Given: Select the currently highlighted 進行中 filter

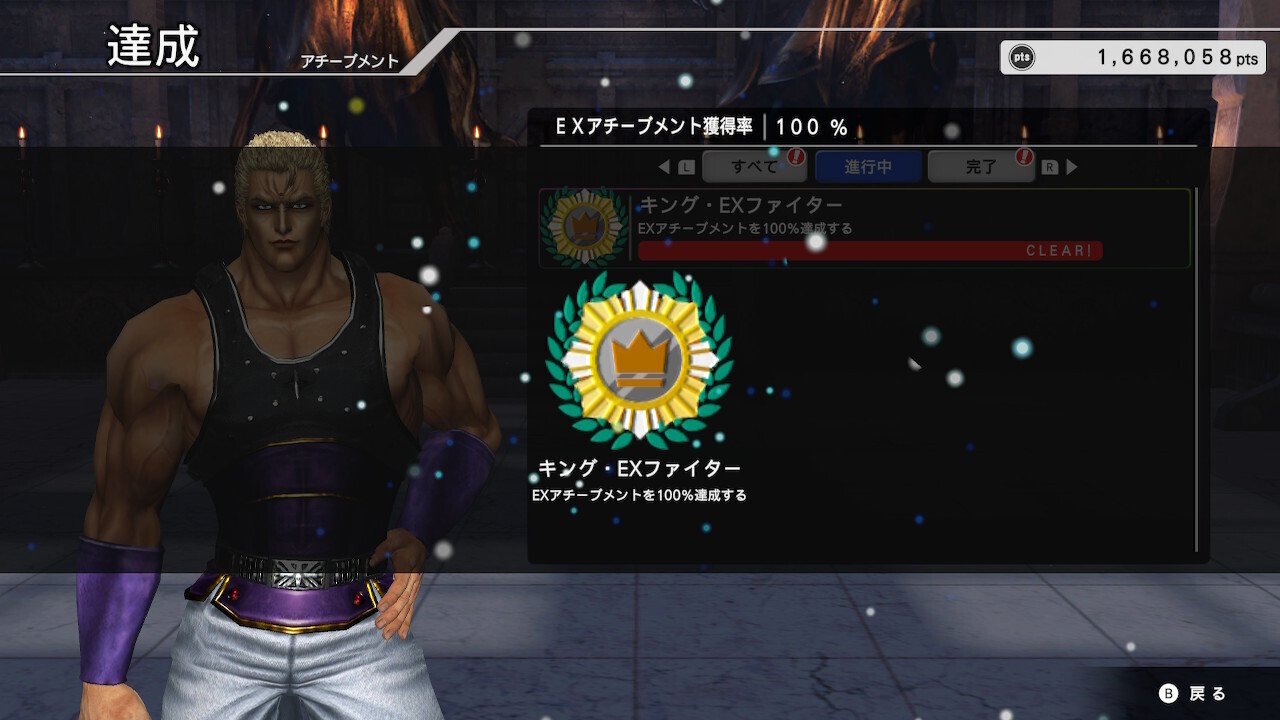Looking at the screenshot, I should 866,166.
